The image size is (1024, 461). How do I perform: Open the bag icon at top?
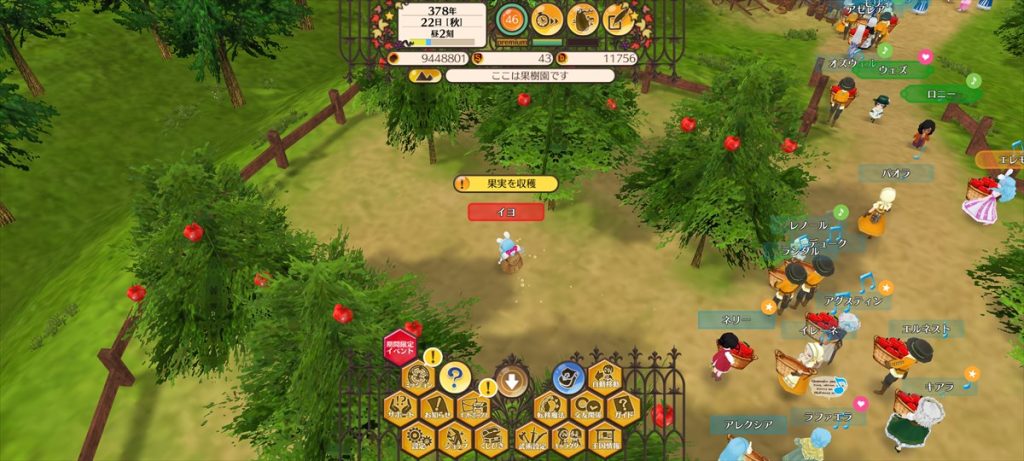tap(583, 19)
